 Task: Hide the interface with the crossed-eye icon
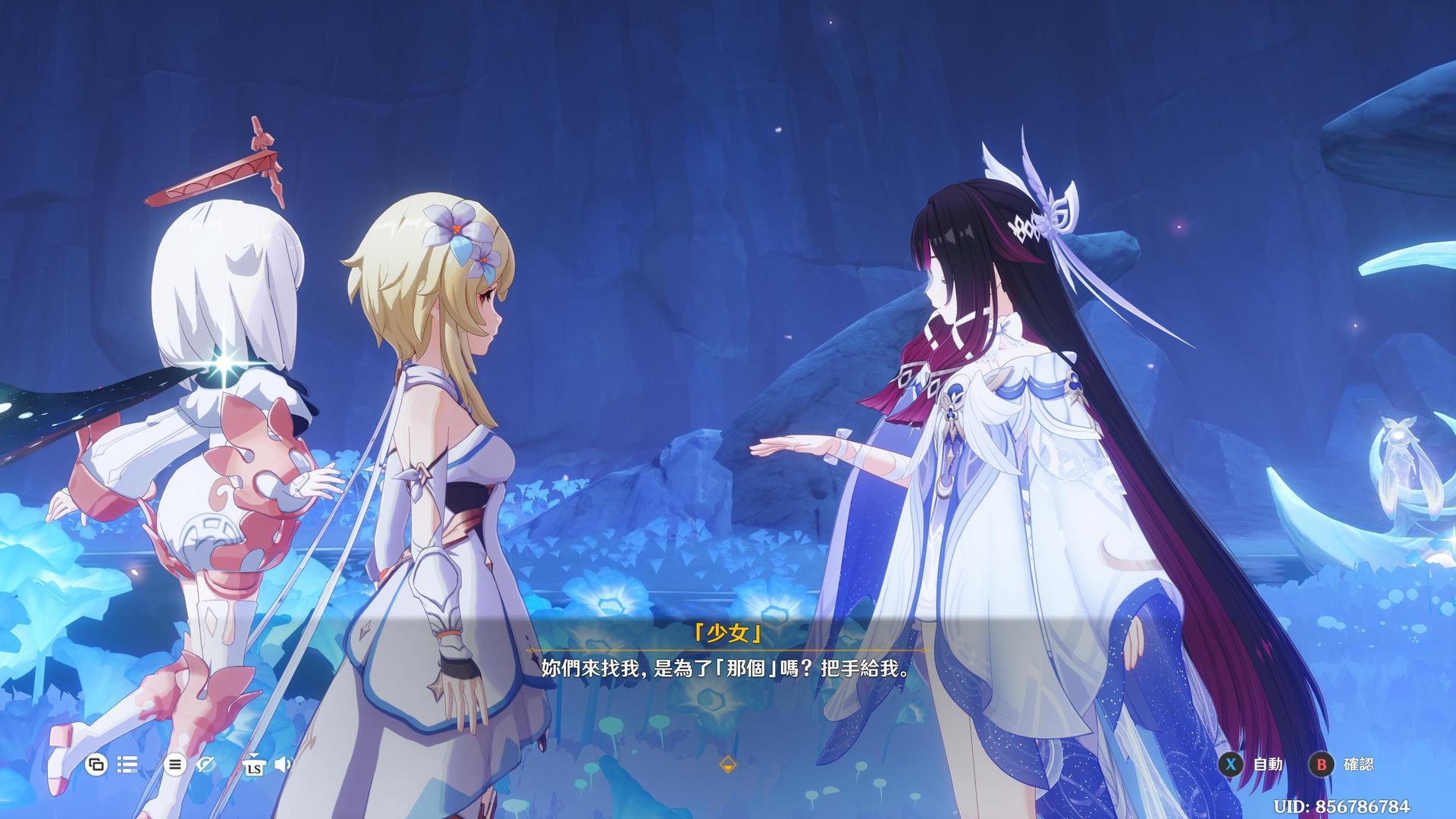206,764
